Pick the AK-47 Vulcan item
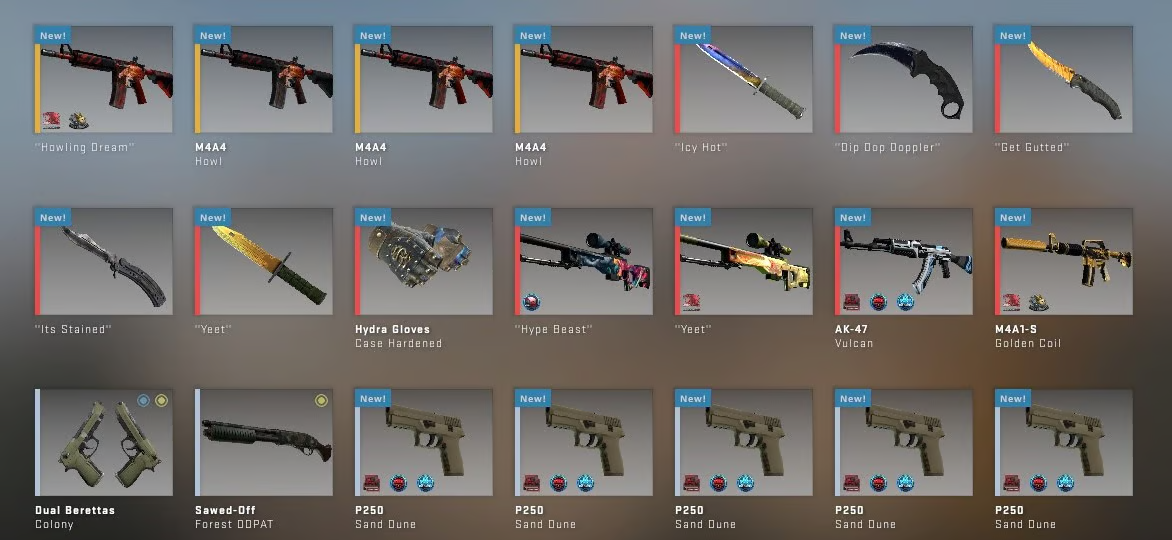The height and width of the screenshot is (540, 1172). tap(904, 262)
